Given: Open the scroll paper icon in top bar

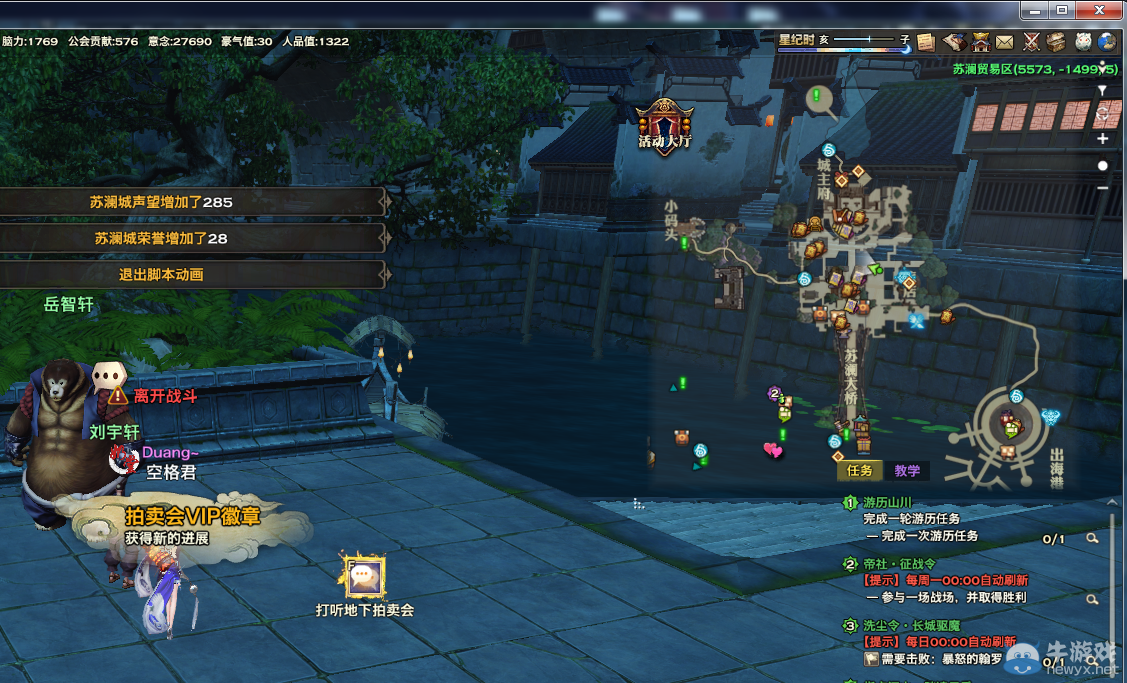Looking at the screenshot, I should 926,42.
